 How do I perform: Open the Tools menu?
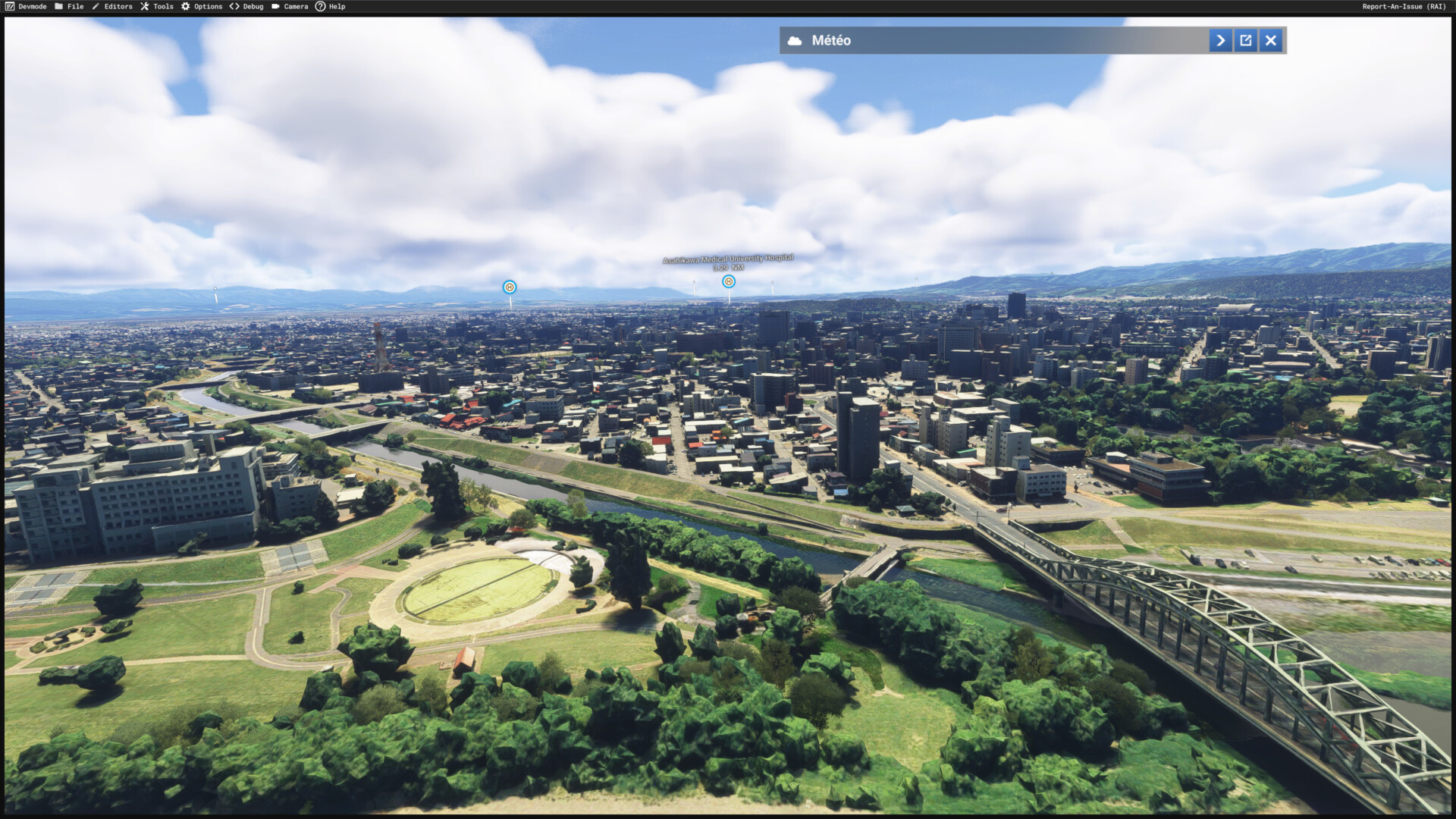[157, 6]
